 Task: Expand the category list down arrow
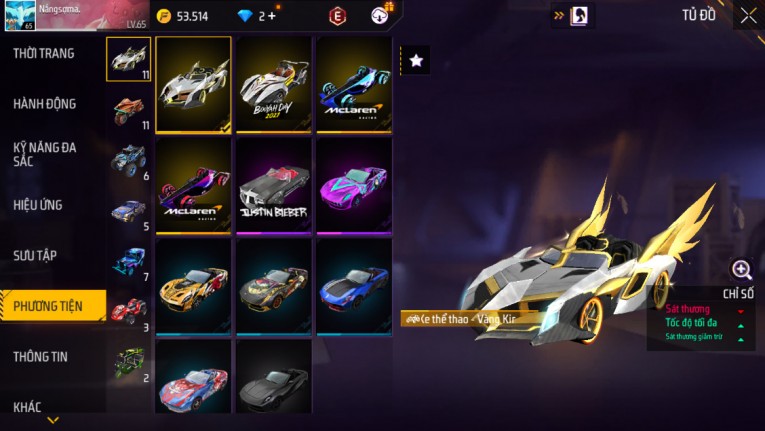53,420
